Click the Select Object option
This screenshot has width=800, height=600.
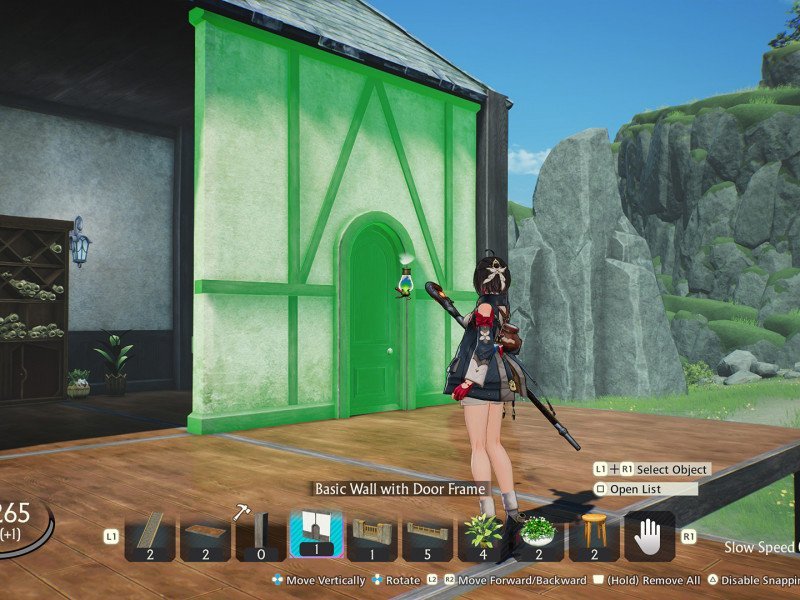(671, 469)
